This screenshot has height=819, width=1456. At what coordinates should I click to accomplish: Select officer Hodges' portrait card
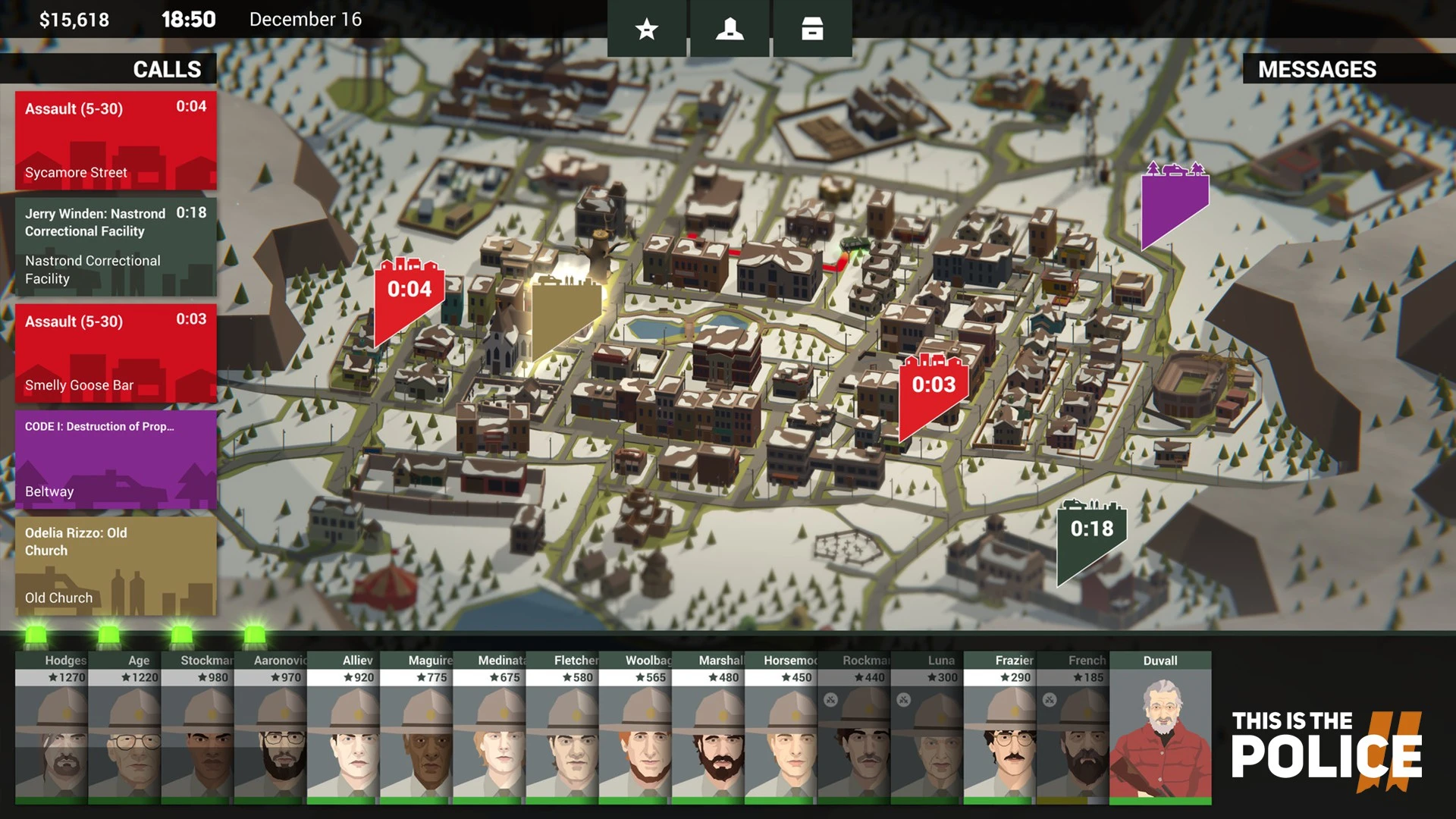(51, 728)
